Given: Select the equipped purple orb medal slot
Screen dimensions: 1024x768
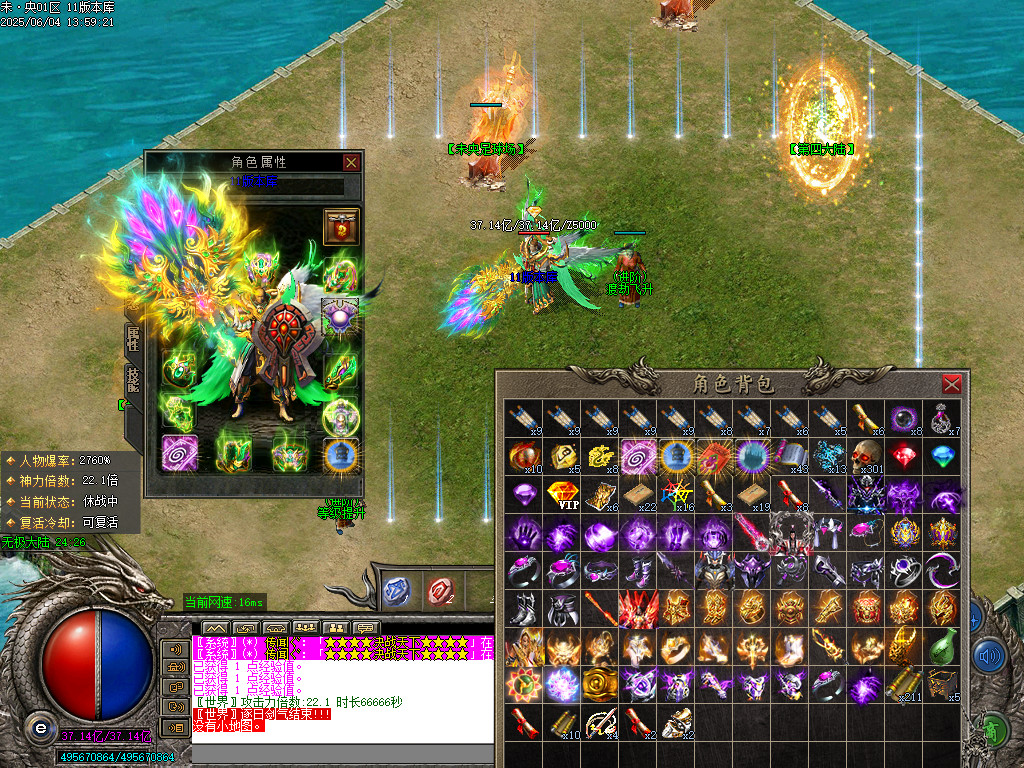Looking at the screenshot, I should click(x=341, y=317).
